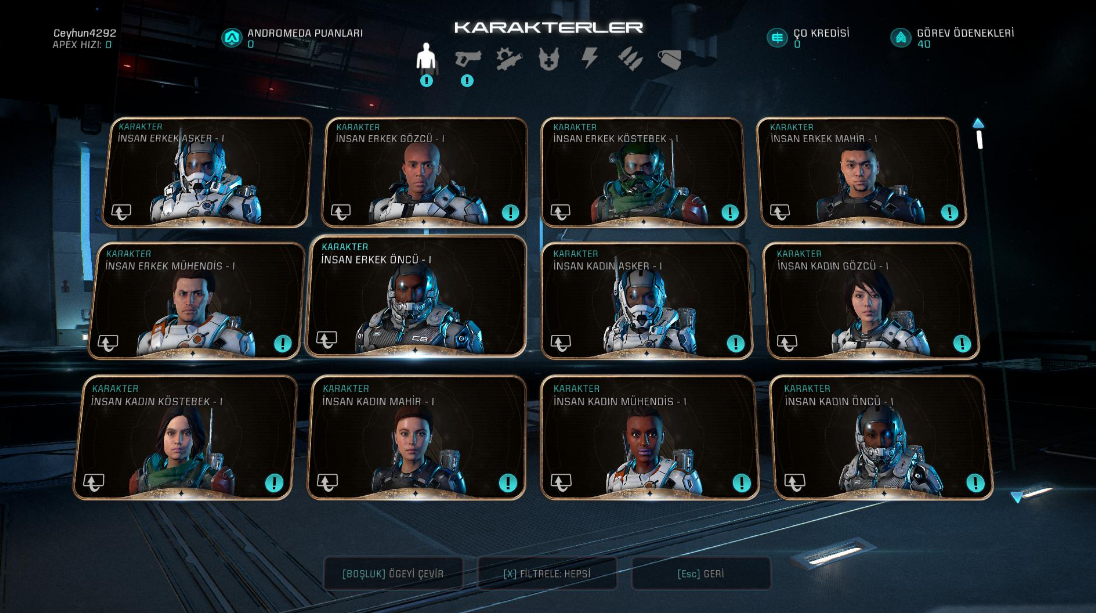Click the Geri back button
The height and width of the screenshot is (613, 1096).
(x=701, y=574)
